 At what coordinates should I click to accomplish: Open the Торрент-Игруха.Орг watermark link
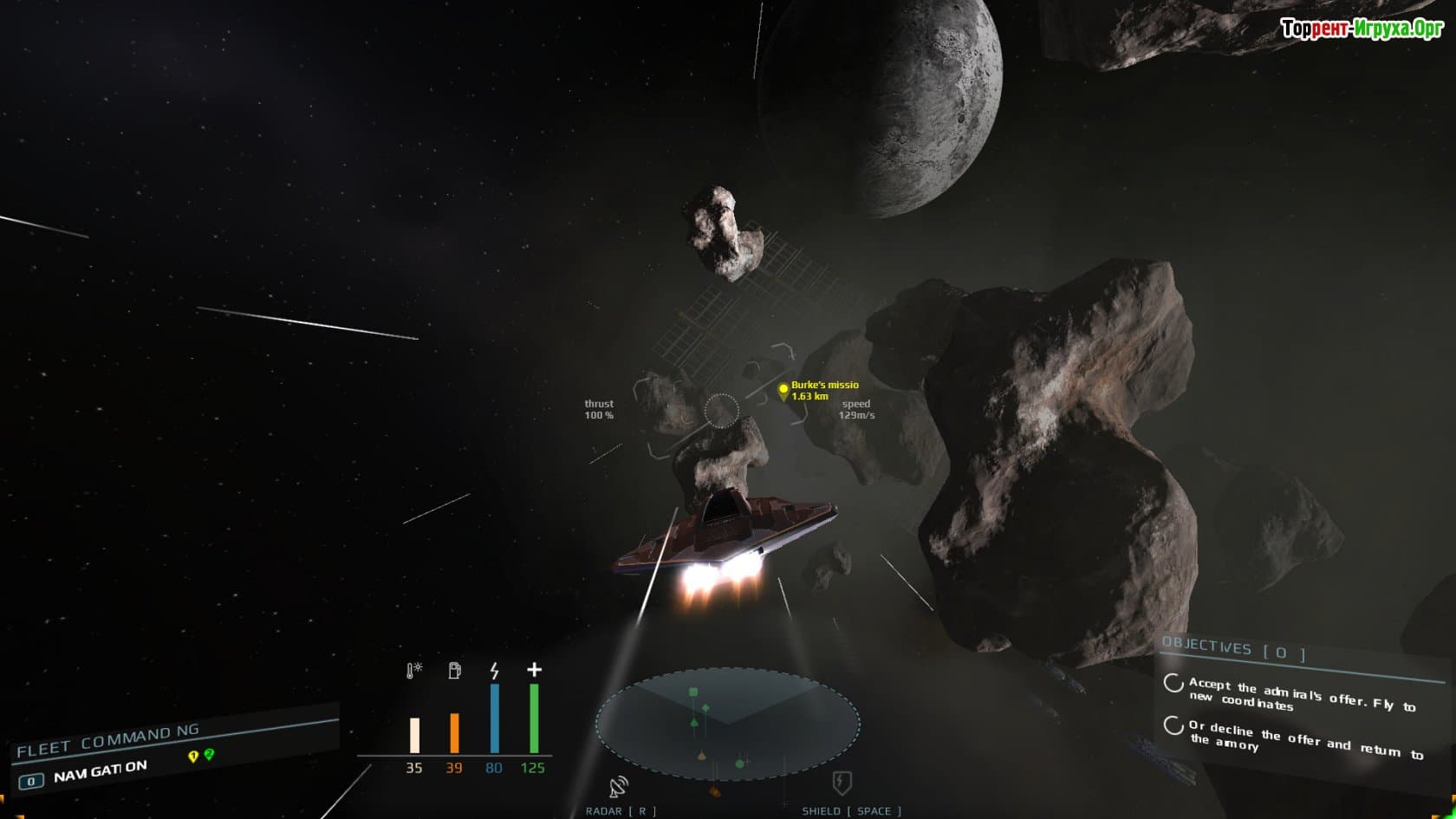[1362, 29]
